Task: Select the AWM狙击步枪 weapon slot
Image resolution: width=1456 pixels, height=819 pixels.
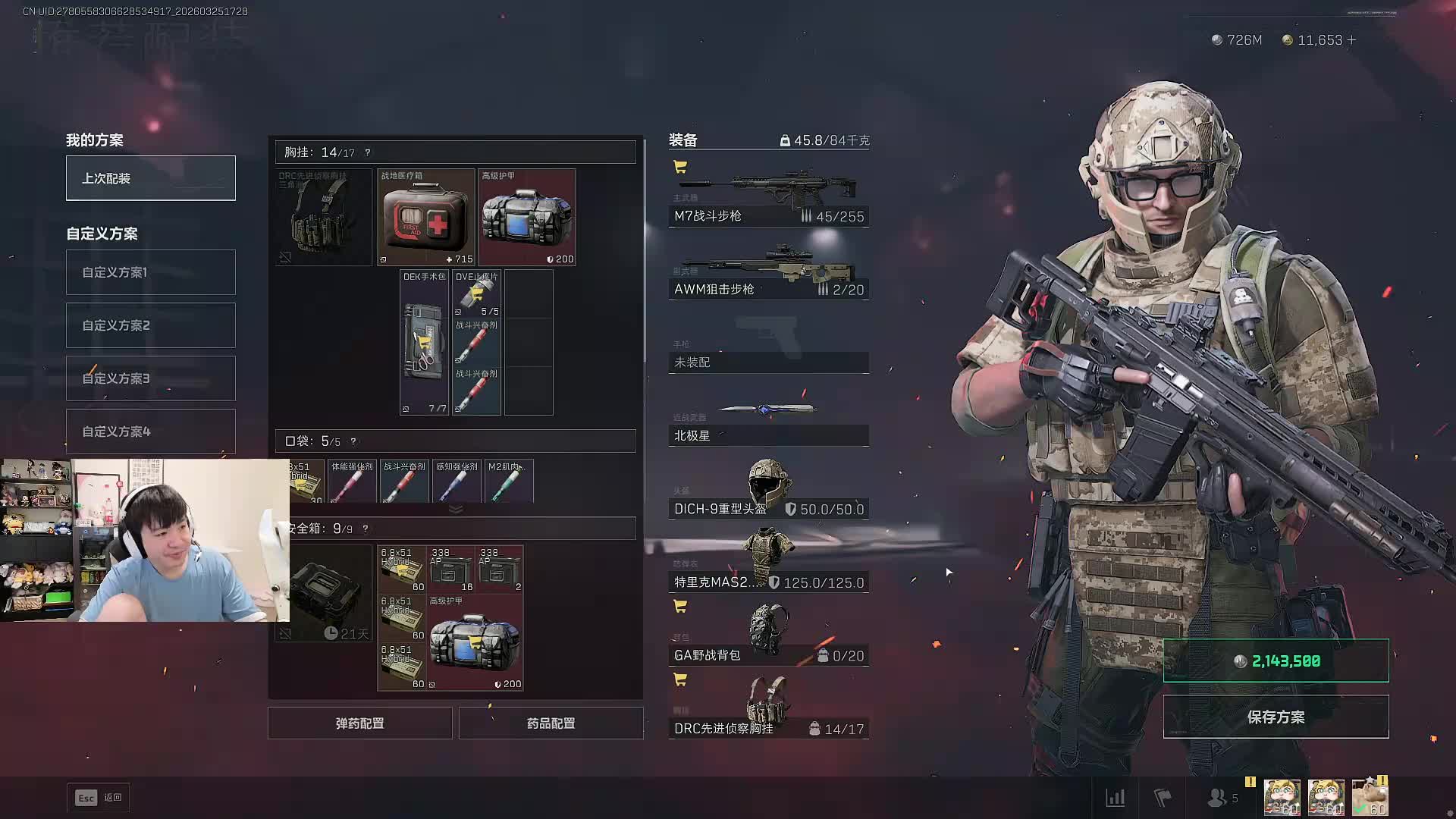Action: 768,271
